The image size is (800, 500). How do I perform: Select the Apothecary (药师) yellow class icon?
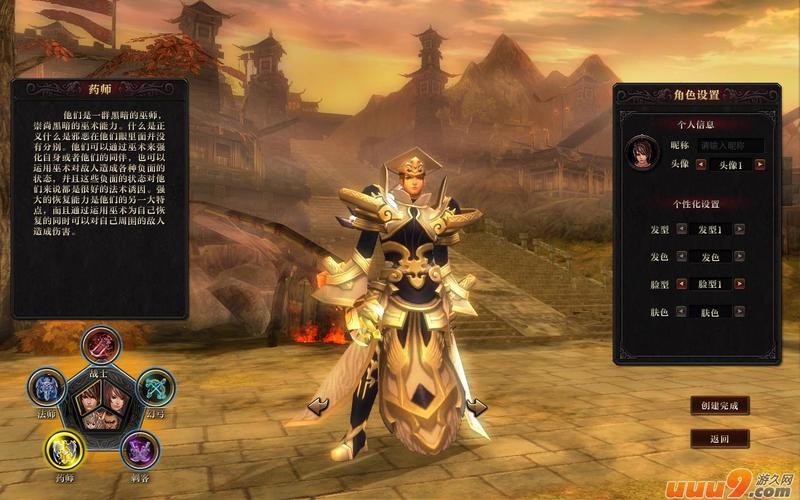point(66,449)
